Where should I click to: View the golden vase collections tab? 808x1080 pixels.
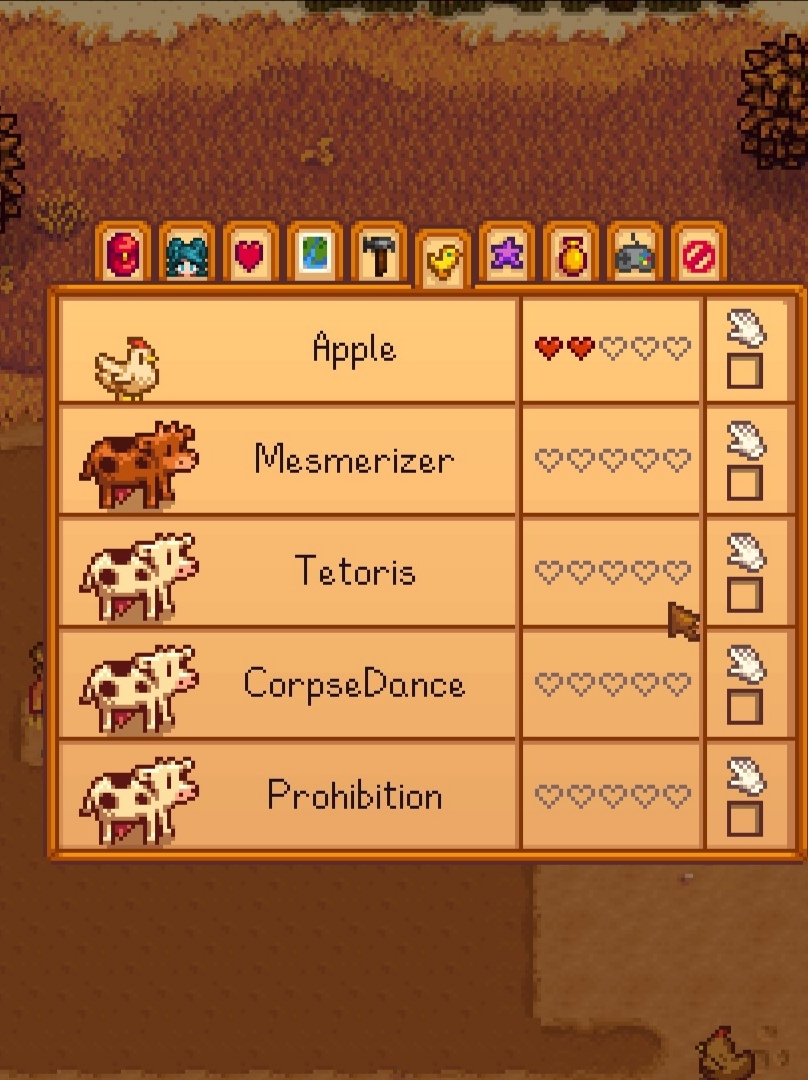(x=571, y=256)
